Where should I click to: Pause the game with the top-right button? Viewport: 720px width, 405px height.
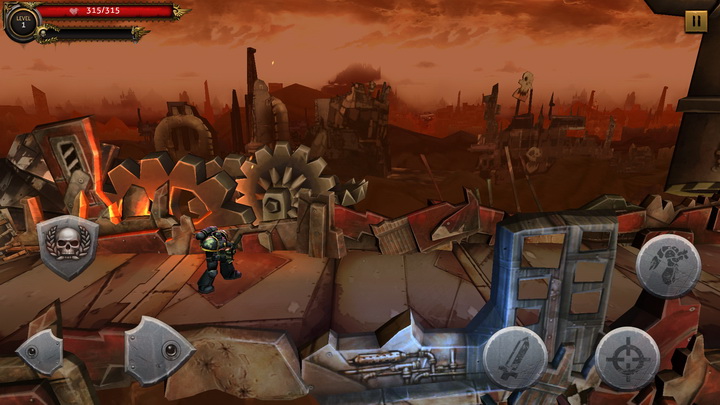click(695, 21)
